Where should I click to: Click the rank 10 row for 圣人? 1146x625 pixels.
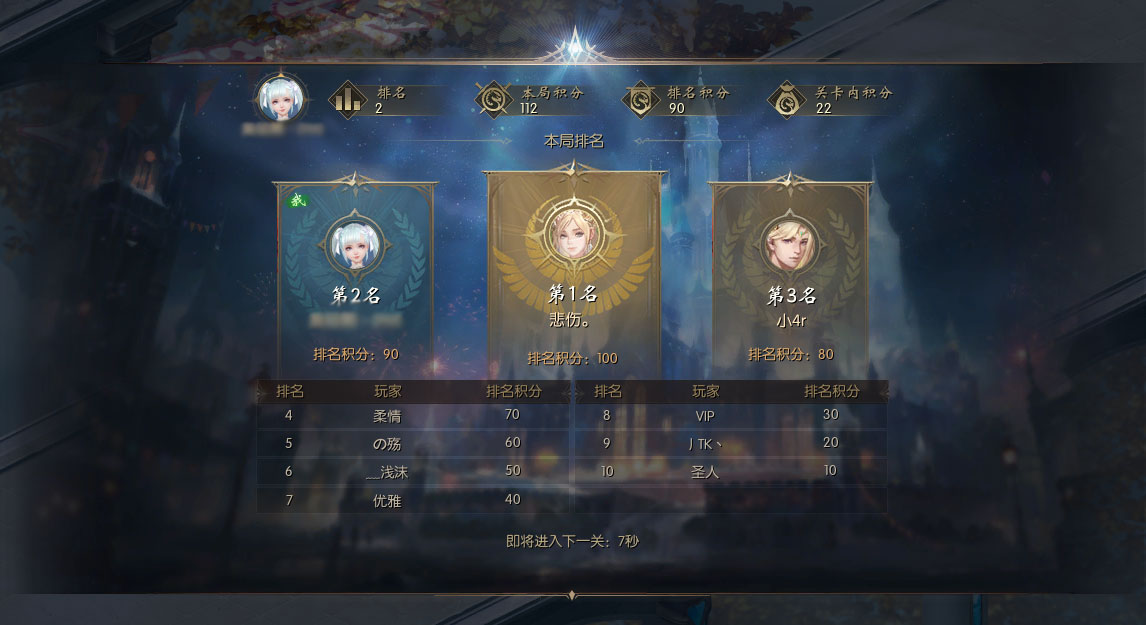pyautogui.click(x=730, y=472)
